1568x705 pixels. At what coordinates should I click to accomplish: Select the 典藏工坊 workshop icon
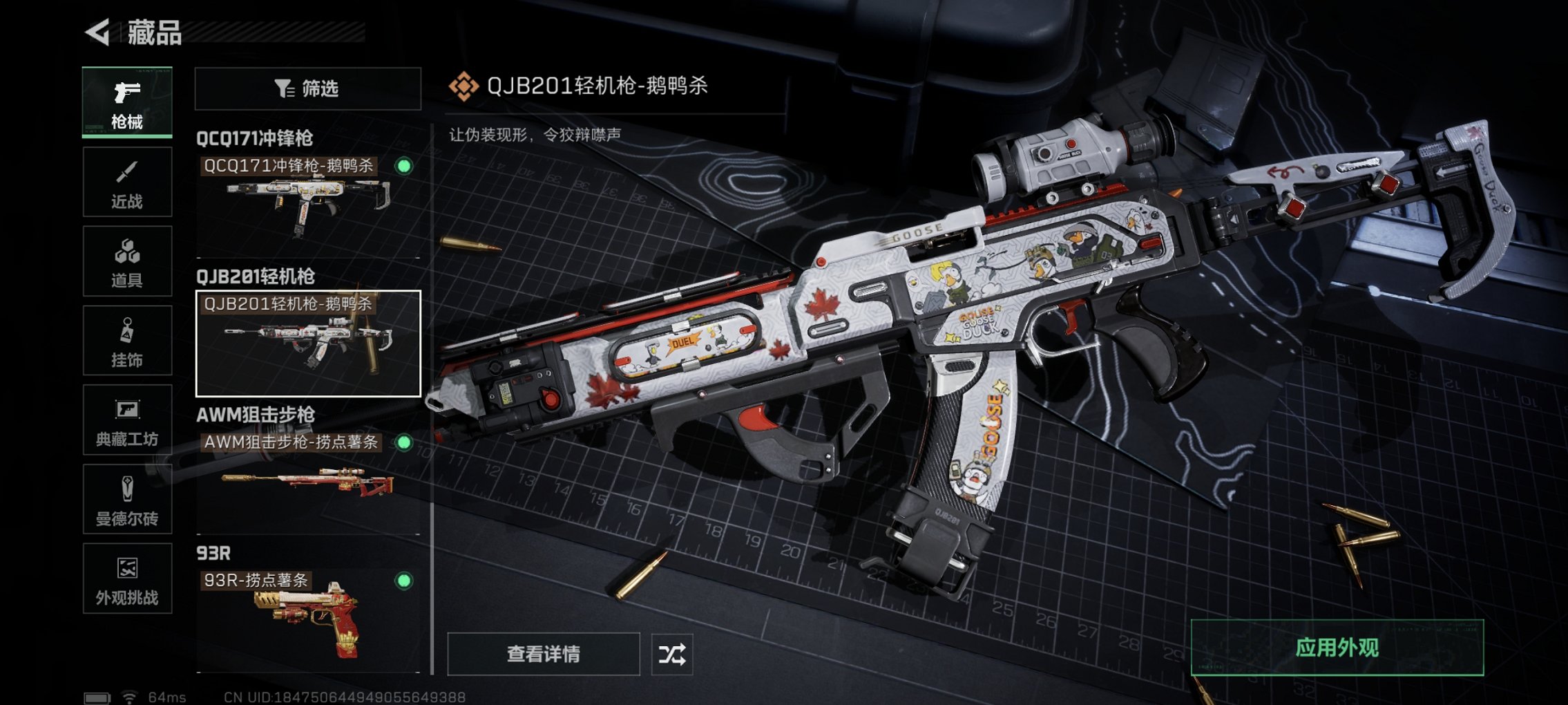[x=126, y=420]
